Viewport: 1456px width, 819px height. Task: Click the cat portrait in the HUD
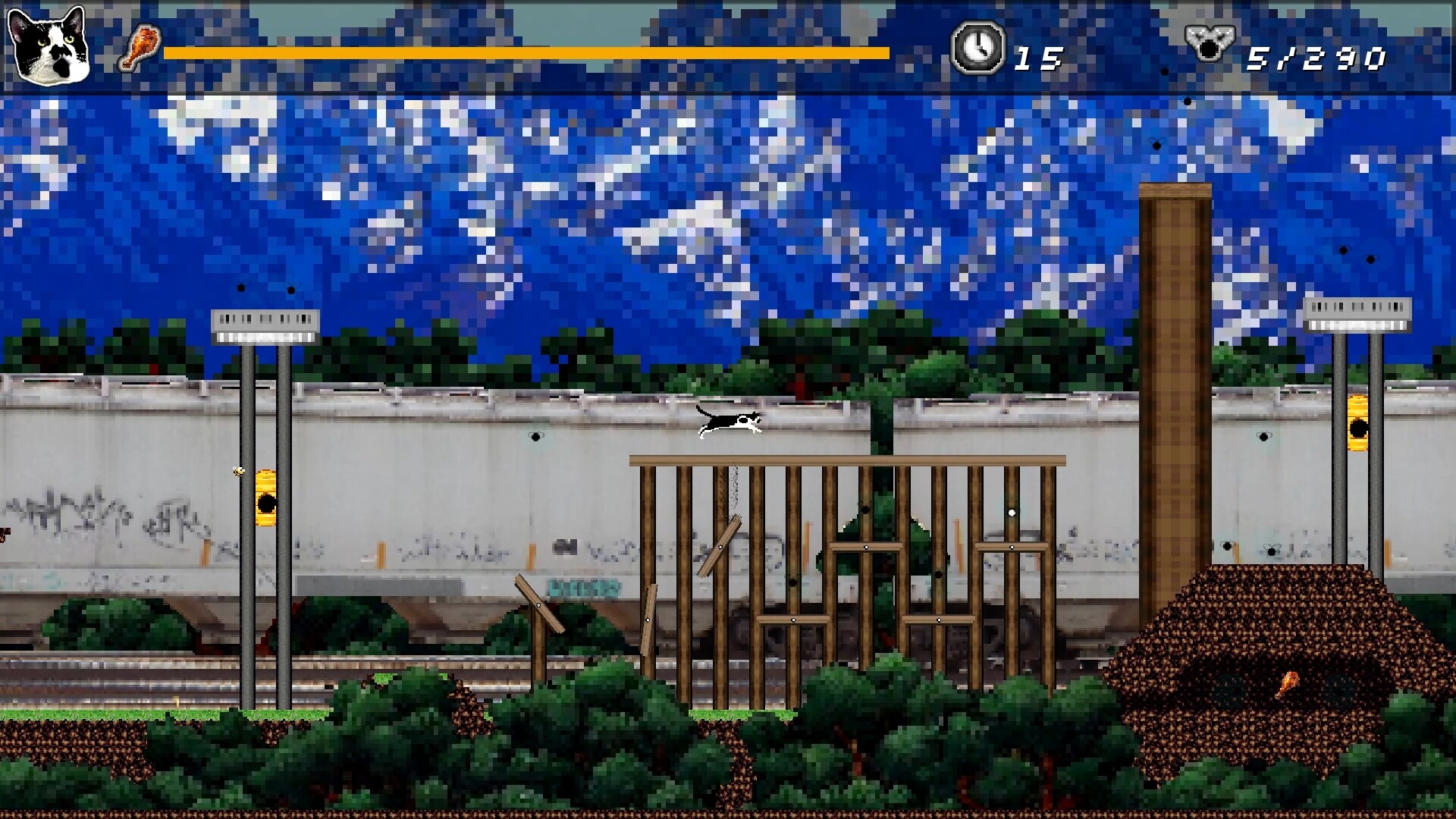[49, 47]
